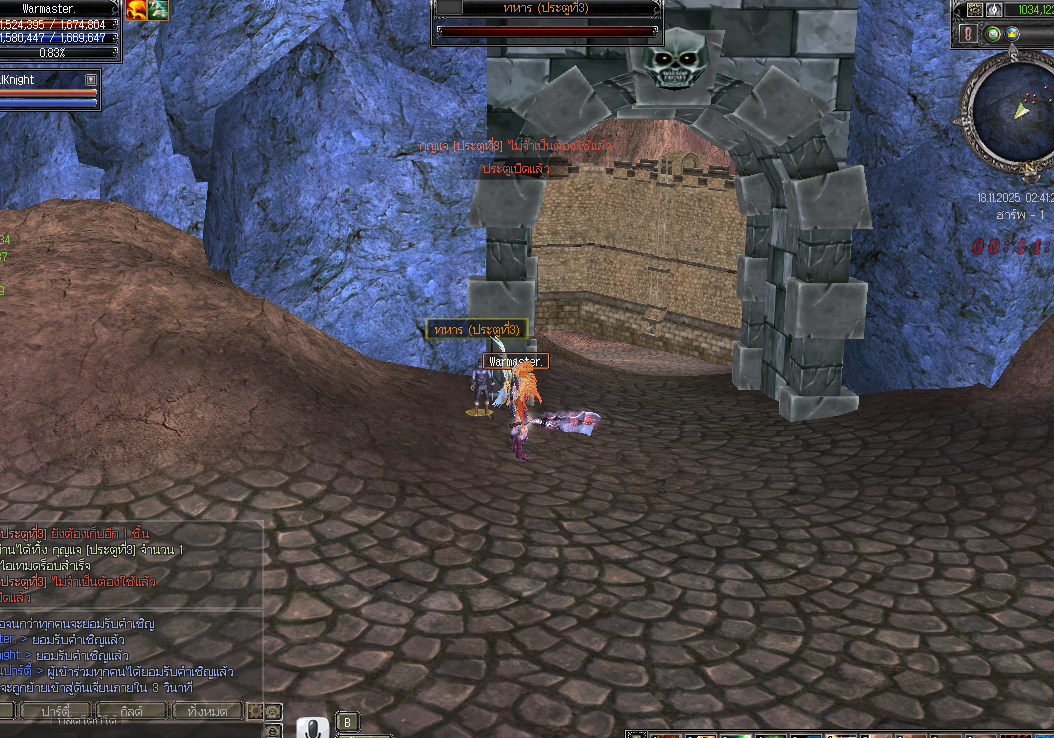Select the กิลด์ (Guild) chat tab
The width and height of the screenshot is (1054, 738).
coord(131,711)
